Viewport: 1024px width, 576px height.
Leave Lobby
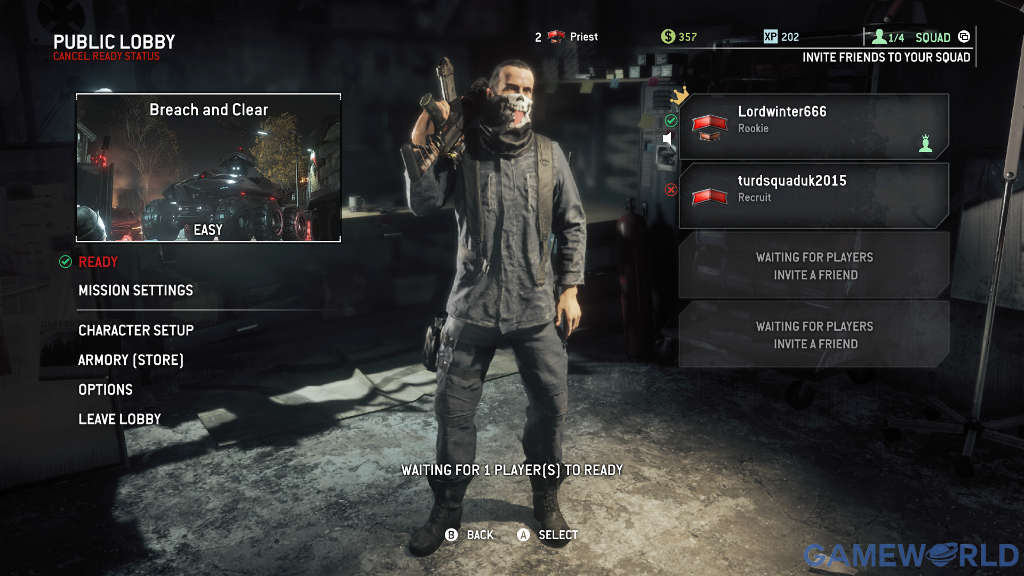coord(119,419)
